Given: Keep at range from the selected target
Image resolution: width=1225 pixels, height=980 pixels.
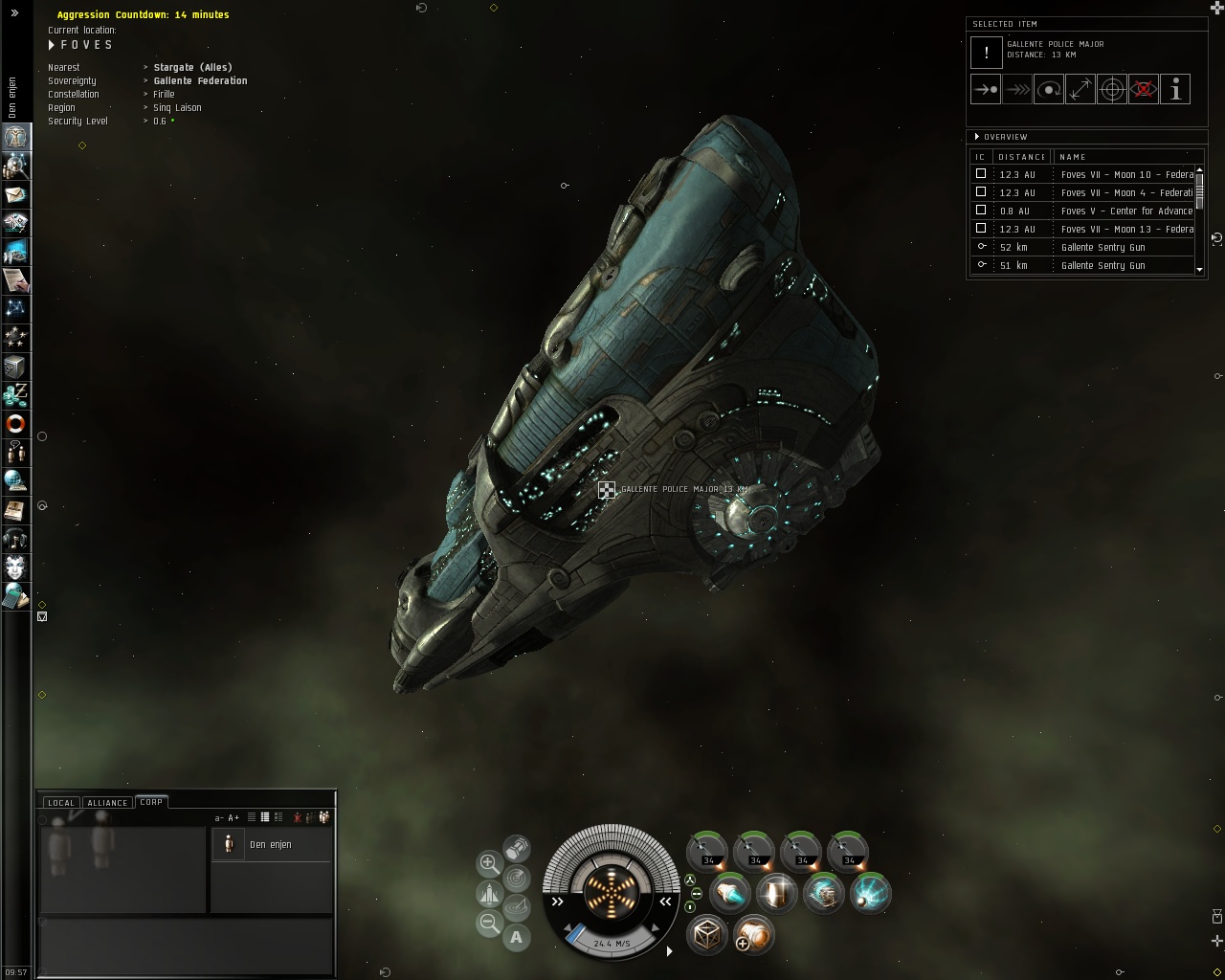Looking at the screenshot, I should (x=1080, y=89).
